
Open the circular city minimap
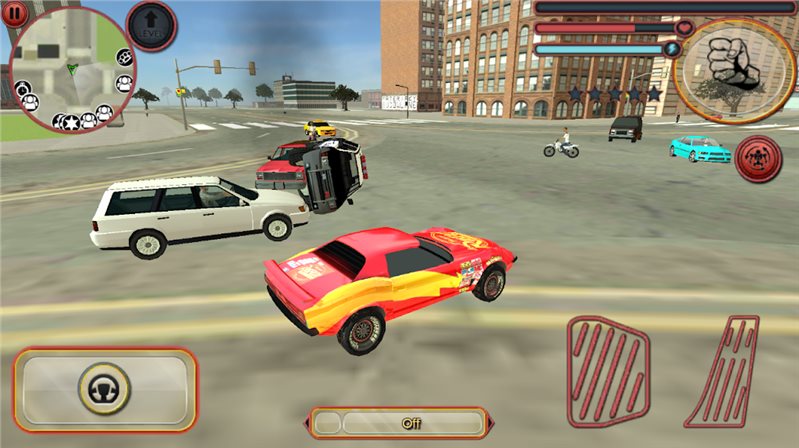pyautogui.click(x=70, y=70)
